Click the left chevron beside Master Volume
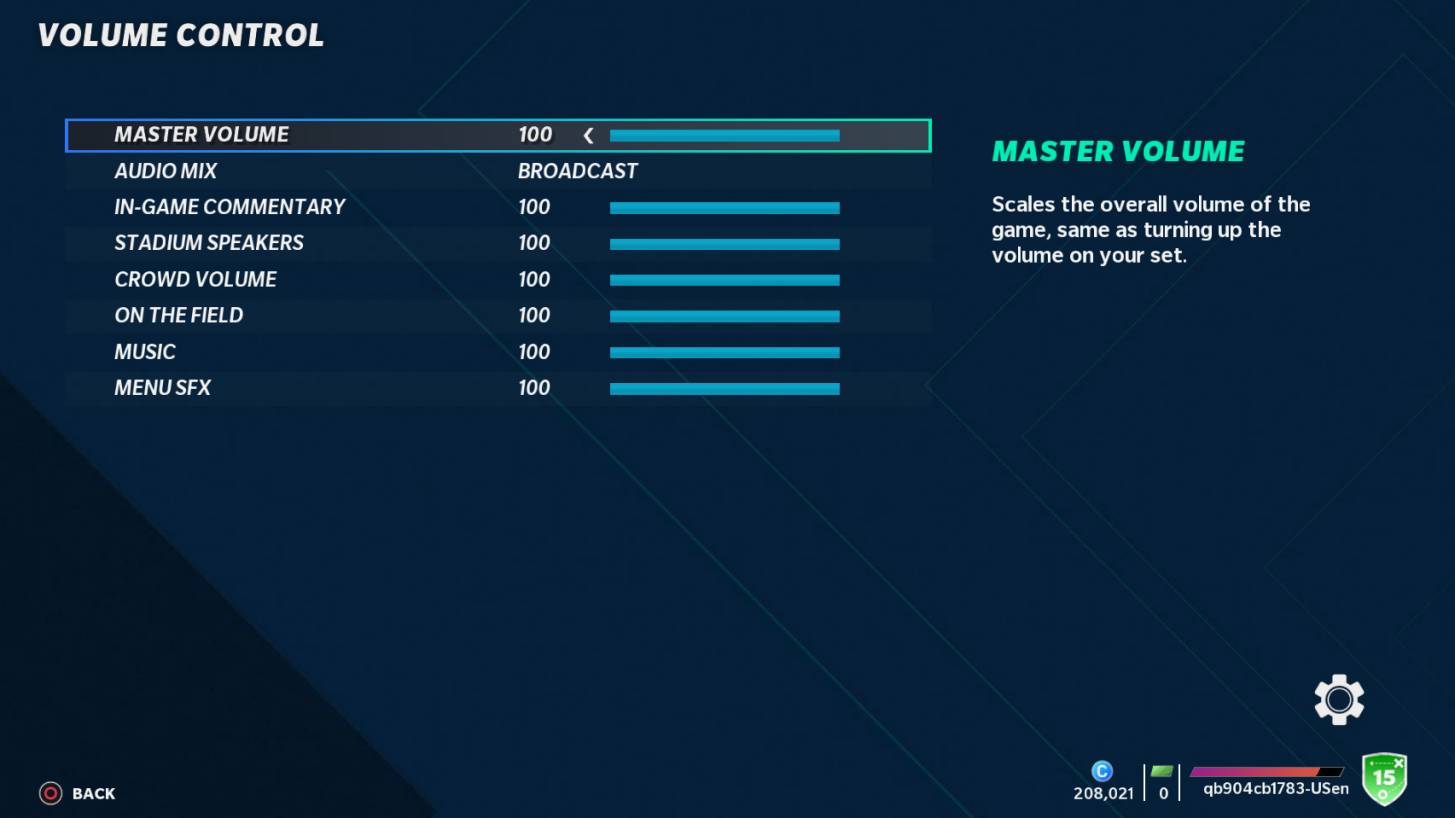The width and height of the screenshot is (1455, 818). [x=587, y=134]
